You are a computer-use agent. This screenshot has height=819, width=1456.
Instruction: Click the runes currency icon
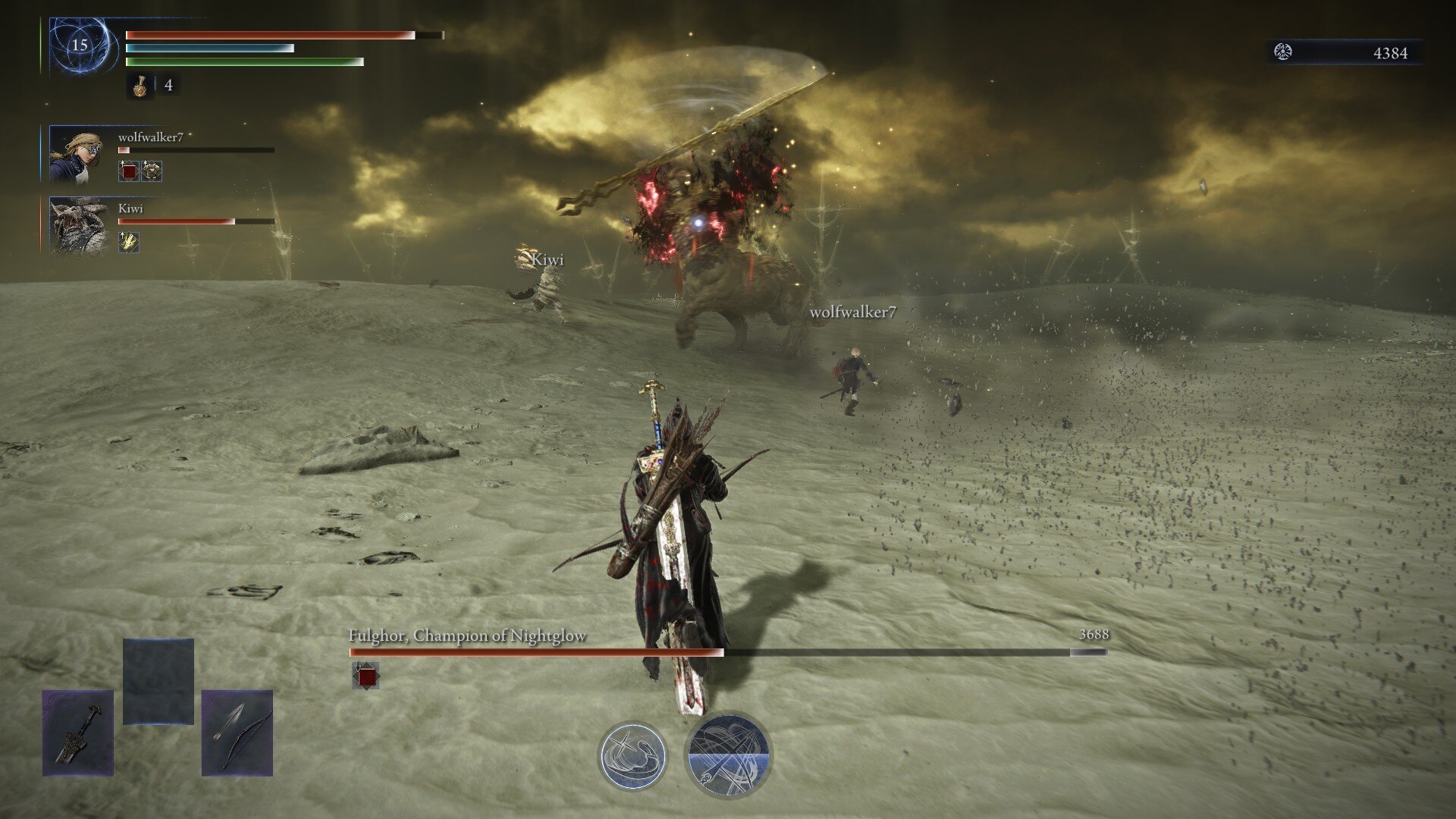pos(1283,52)
